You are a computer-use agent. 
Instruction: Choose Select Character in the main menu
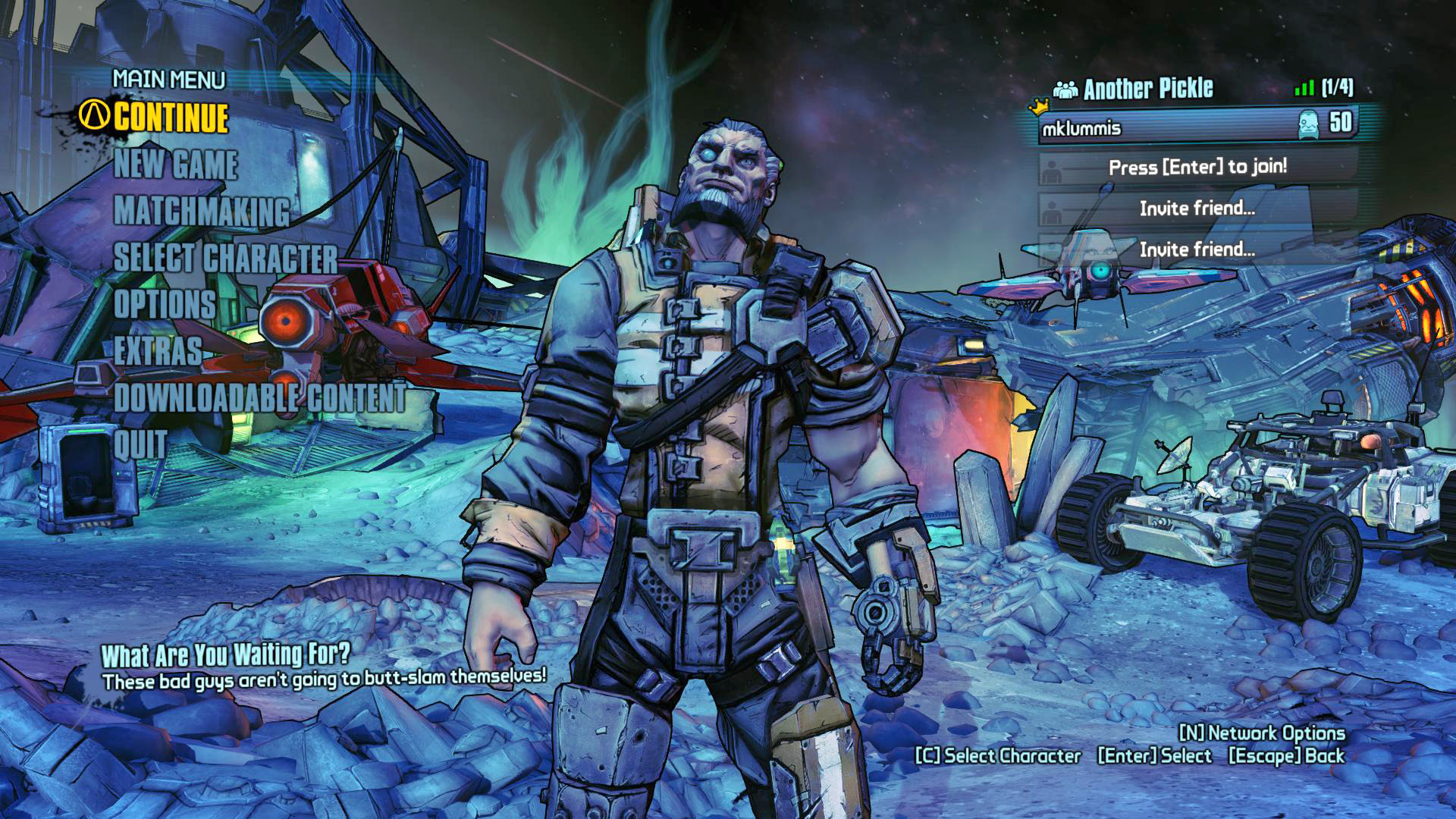pyautogui.click(x=225, y=258)
